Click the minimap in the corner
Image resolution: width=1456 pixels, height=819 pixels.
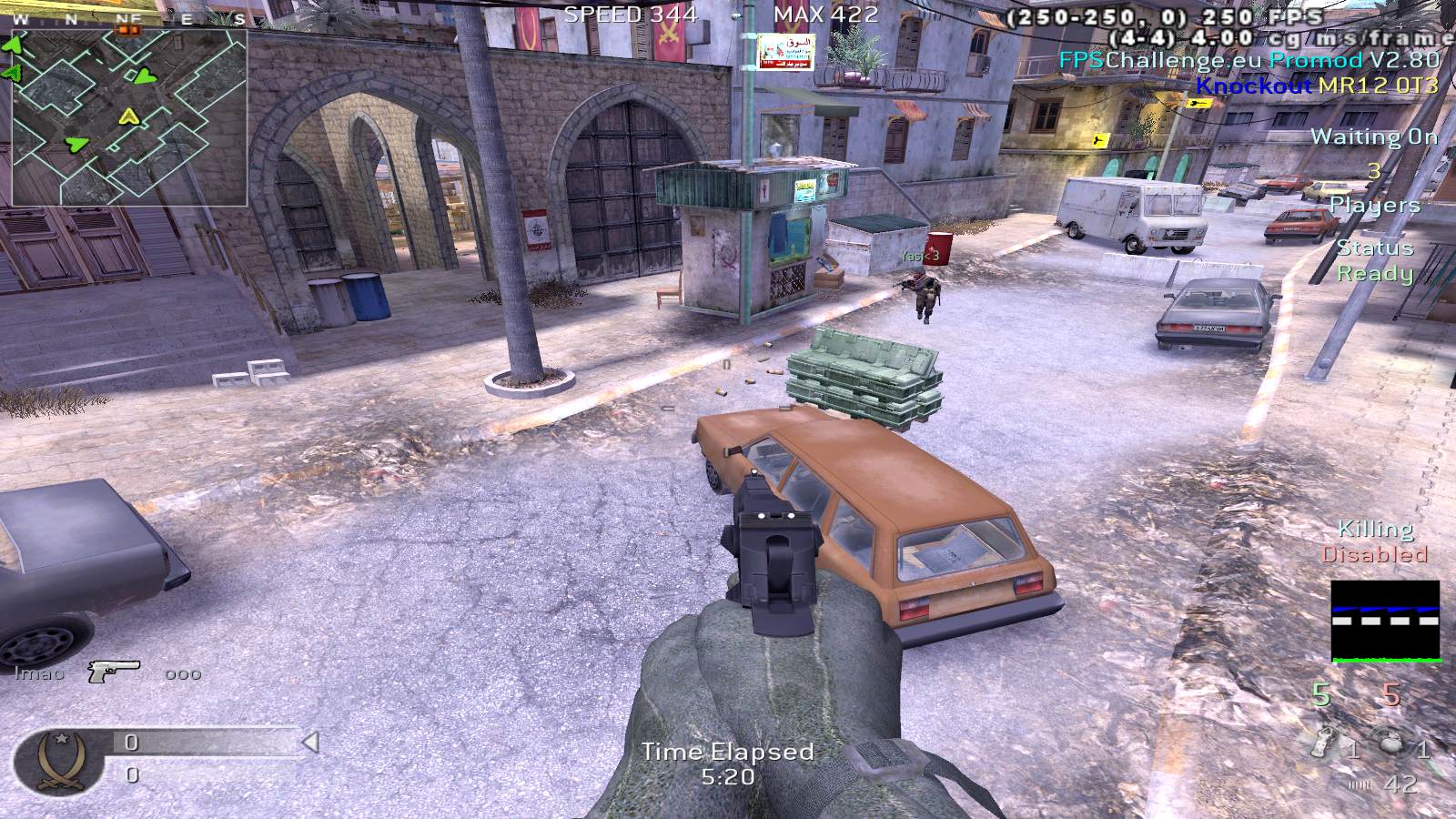pos(129,118)
